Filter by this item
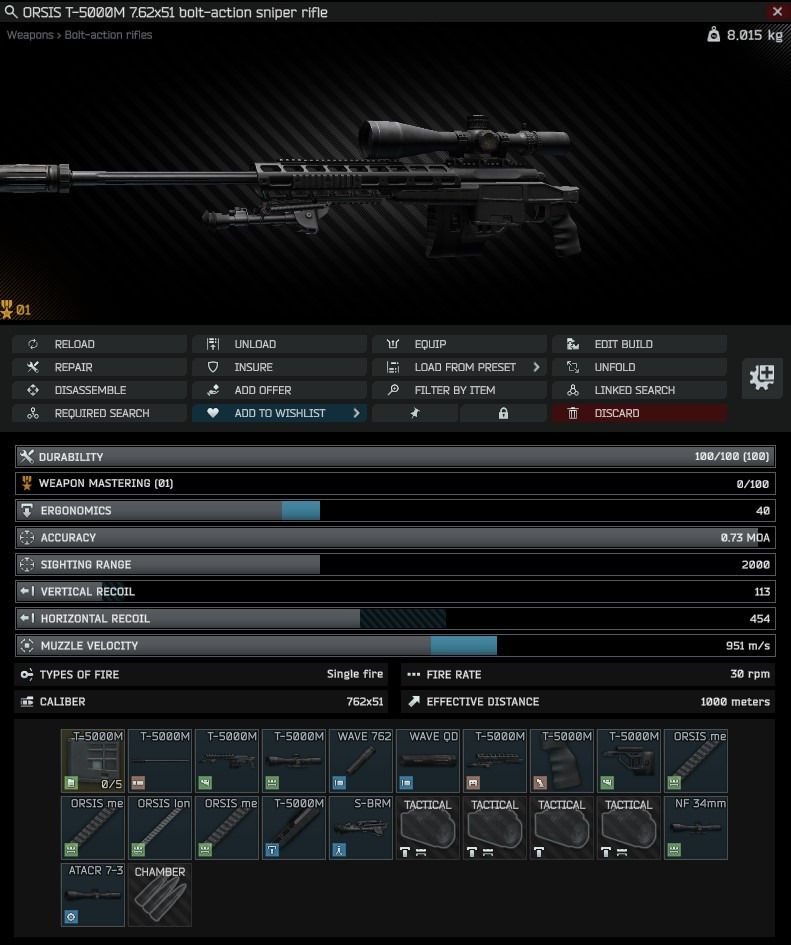This screenshot has width=791, height=945. [x=459, y=390]
